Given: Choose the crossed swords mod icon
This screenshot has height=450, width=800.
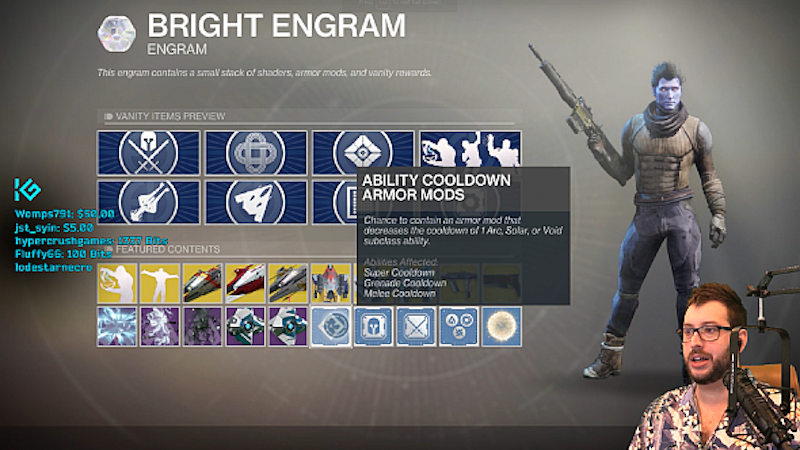Looking at the screenshot, I should pos(415,326).
